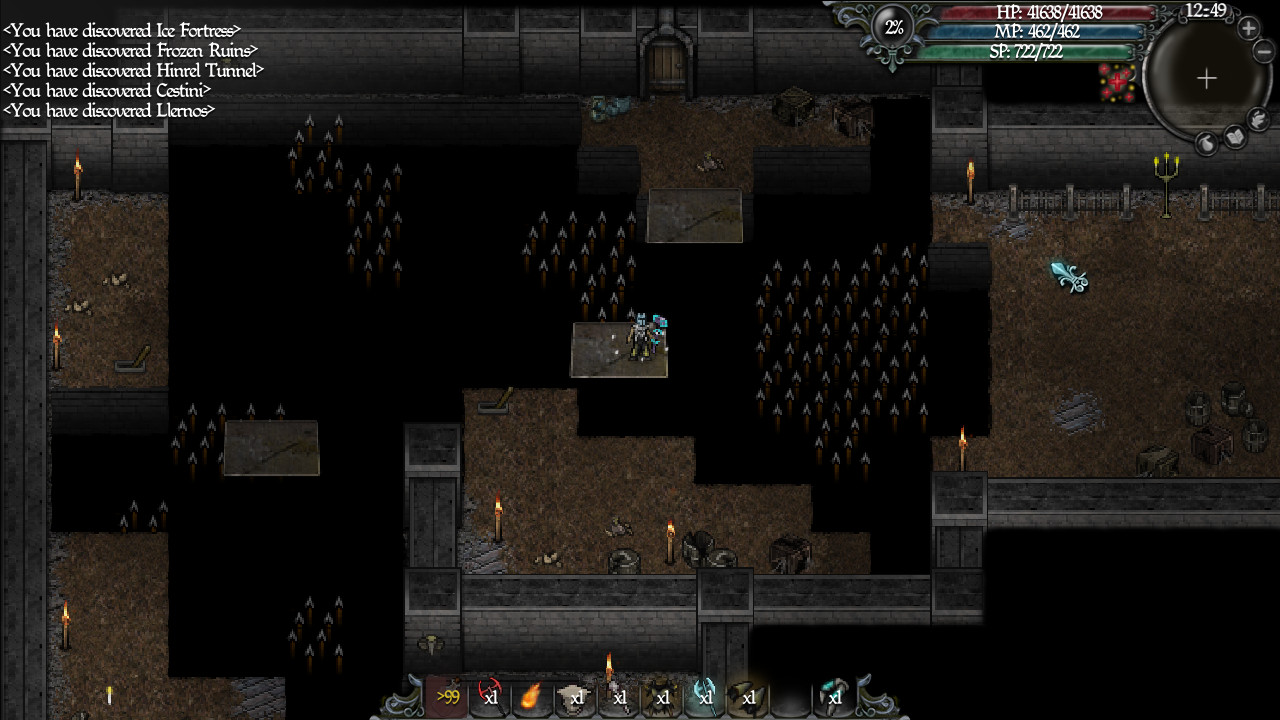1280x720 pixels.
Task: Click the circular minimap
Action: pyautogui.click(x=1206, y=79)
